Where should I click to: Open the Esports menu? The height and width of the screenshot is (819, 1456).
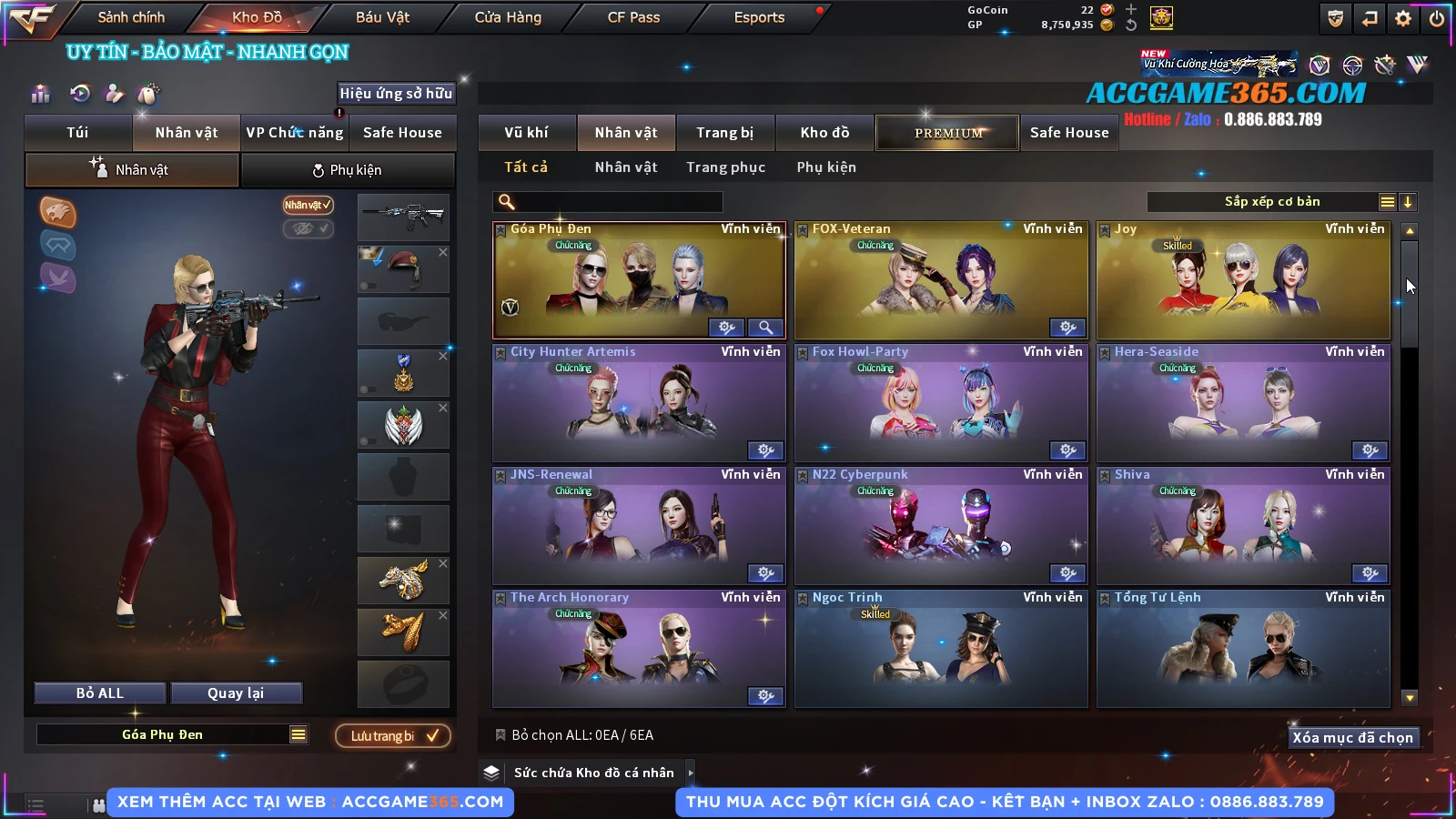point(759,17)
